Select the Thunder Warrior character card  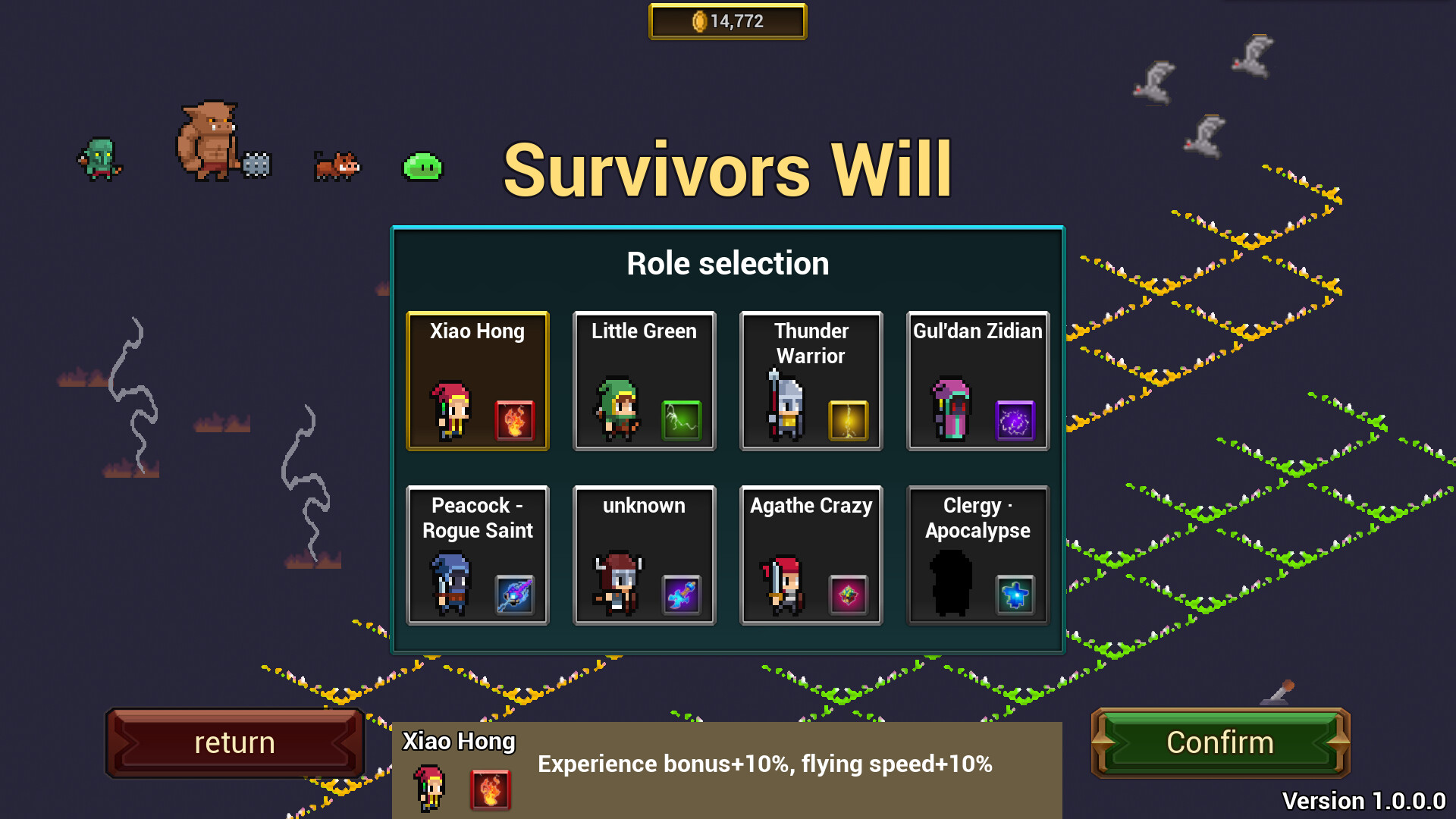811,379
